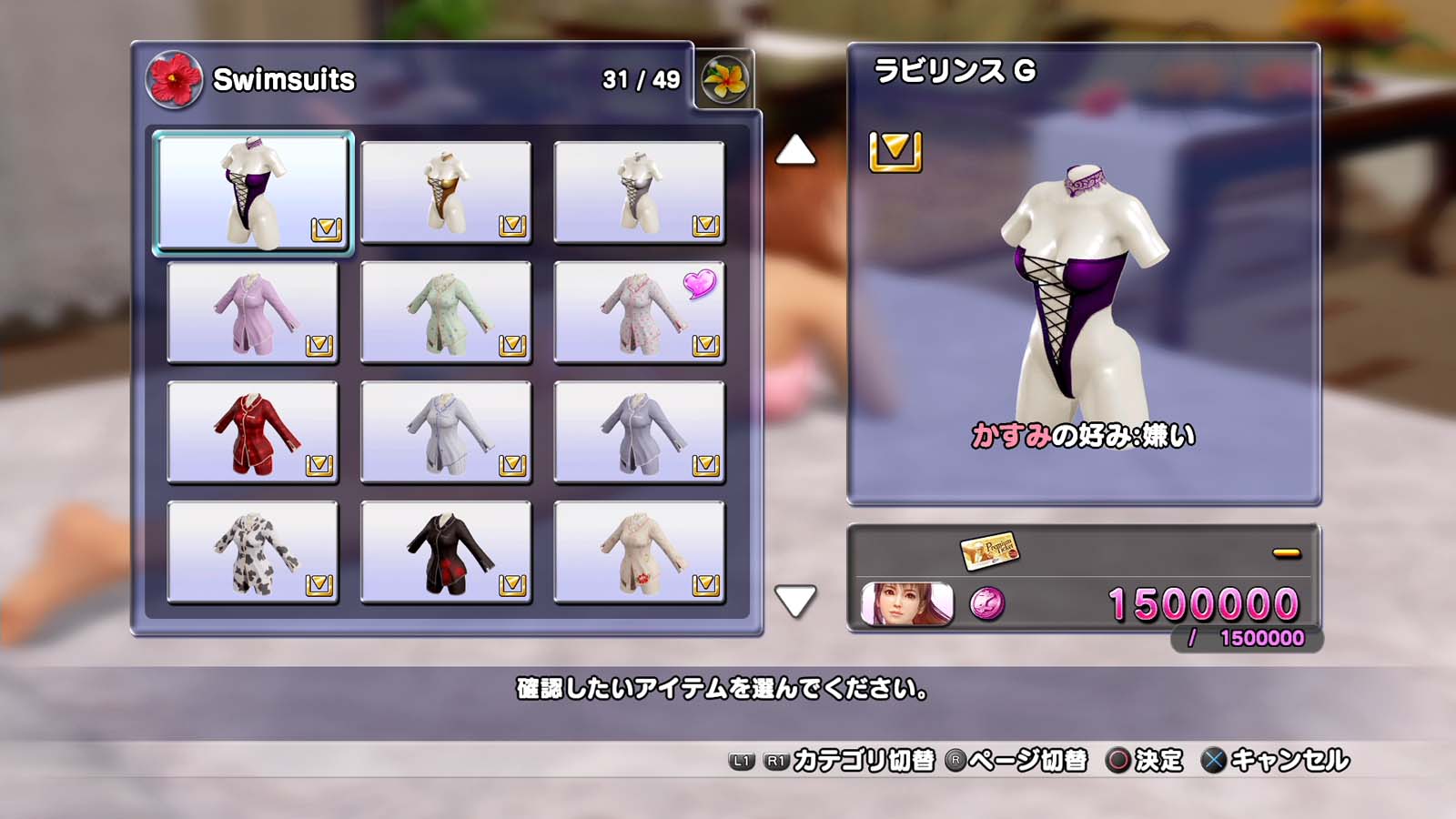1456x819 pixels.
Task: Click the up arrow to page up
Action: [x=795, y=150]
